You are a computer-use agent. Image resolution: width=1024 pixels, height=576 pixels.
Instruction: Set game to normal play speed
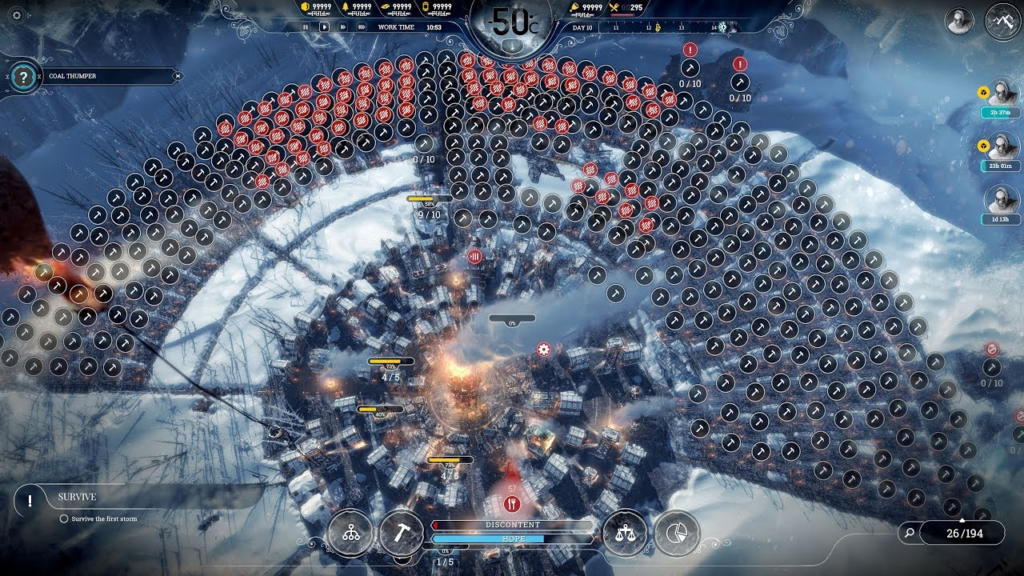tap(324, 27)
